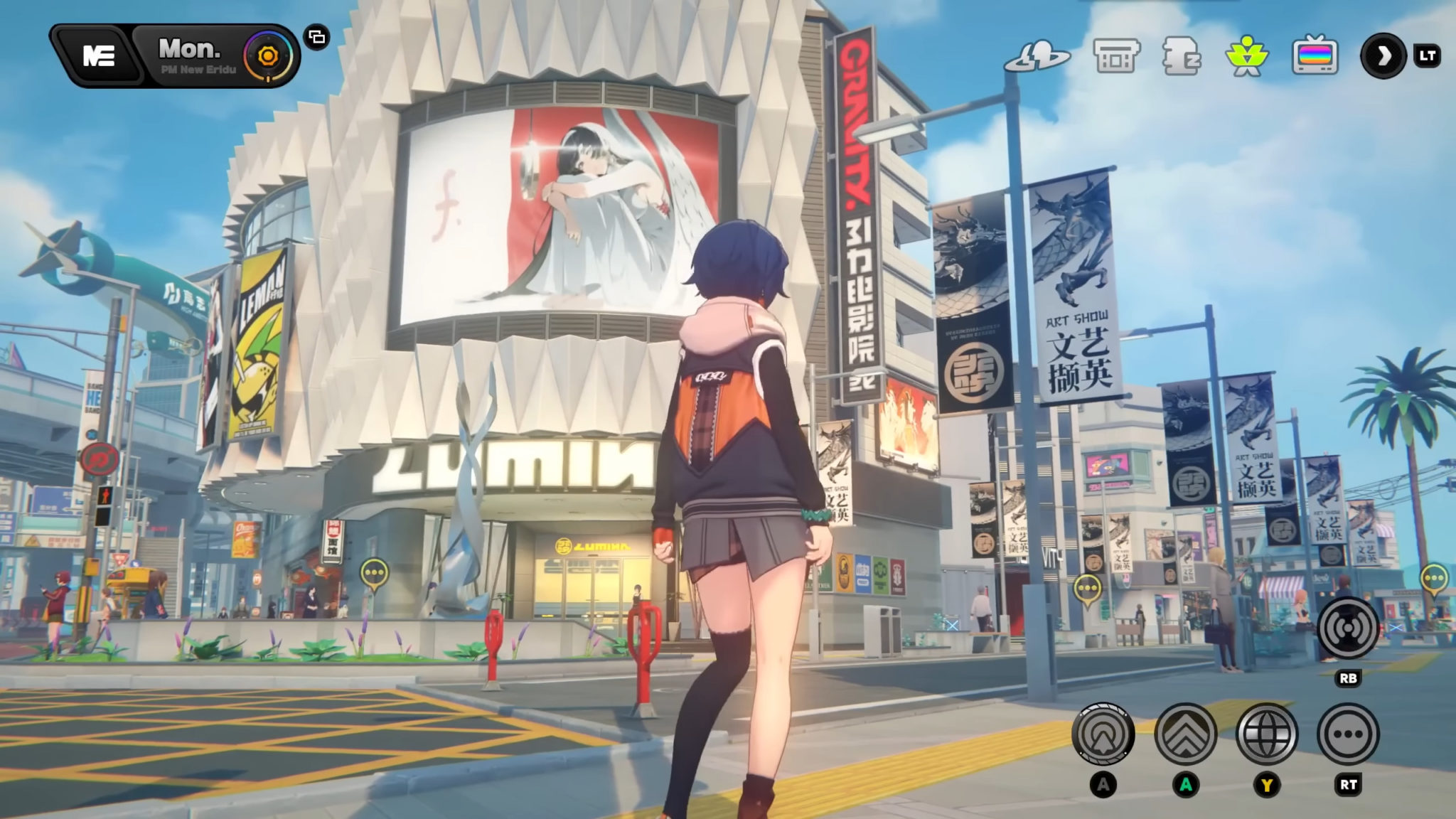The width and height of the screenshot is (1456, 819).
Task: Open the notebook icon marked Z
Action: coord(1181,57)
